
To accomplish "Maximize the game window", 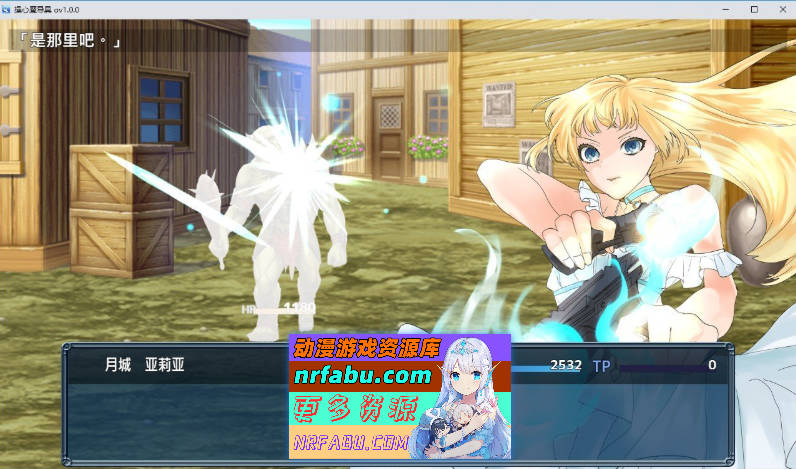I will pos(754,8).
